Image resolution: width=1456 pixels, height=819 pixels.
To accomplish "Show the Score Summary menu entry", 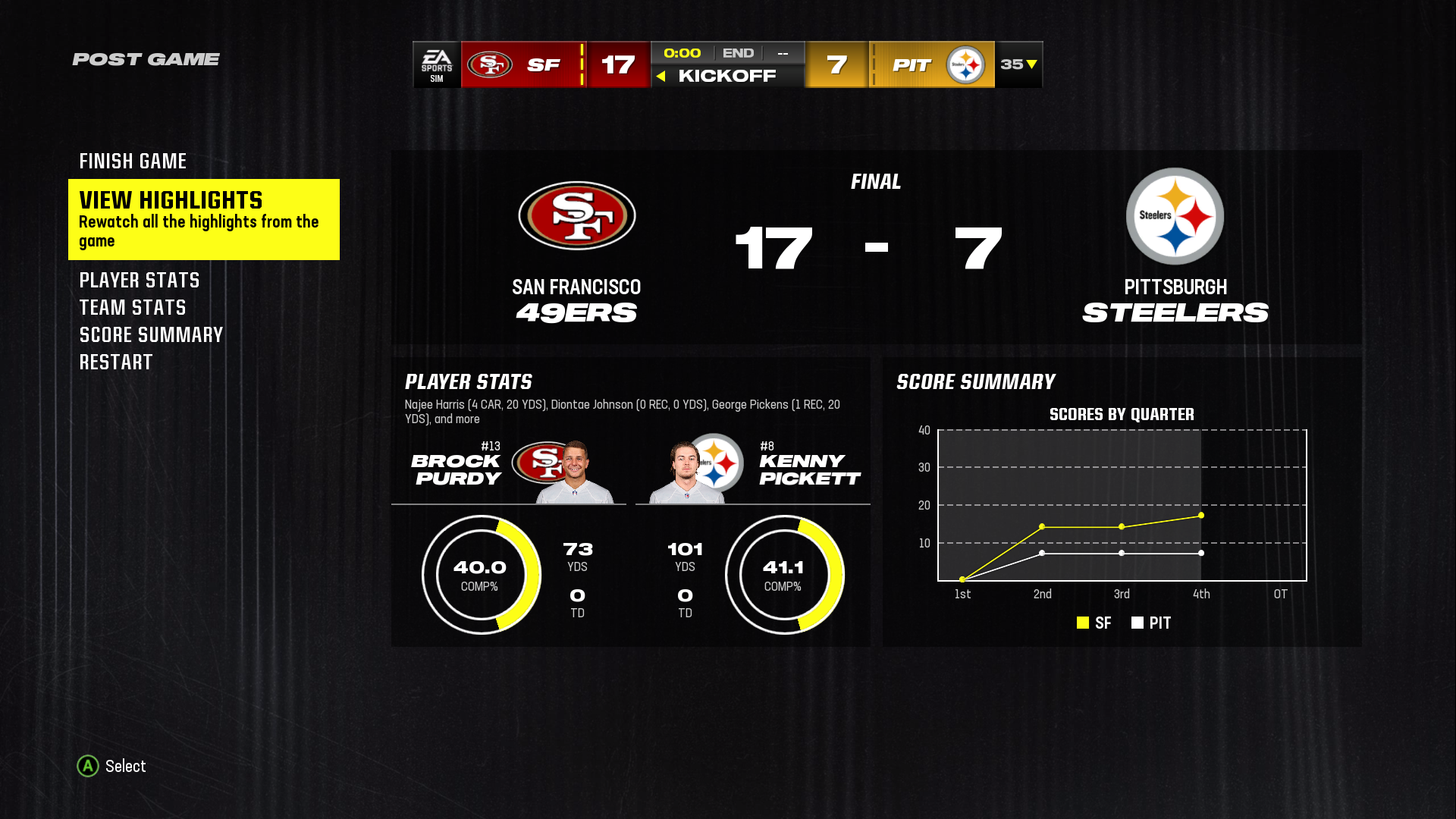I will coord(151,335).
